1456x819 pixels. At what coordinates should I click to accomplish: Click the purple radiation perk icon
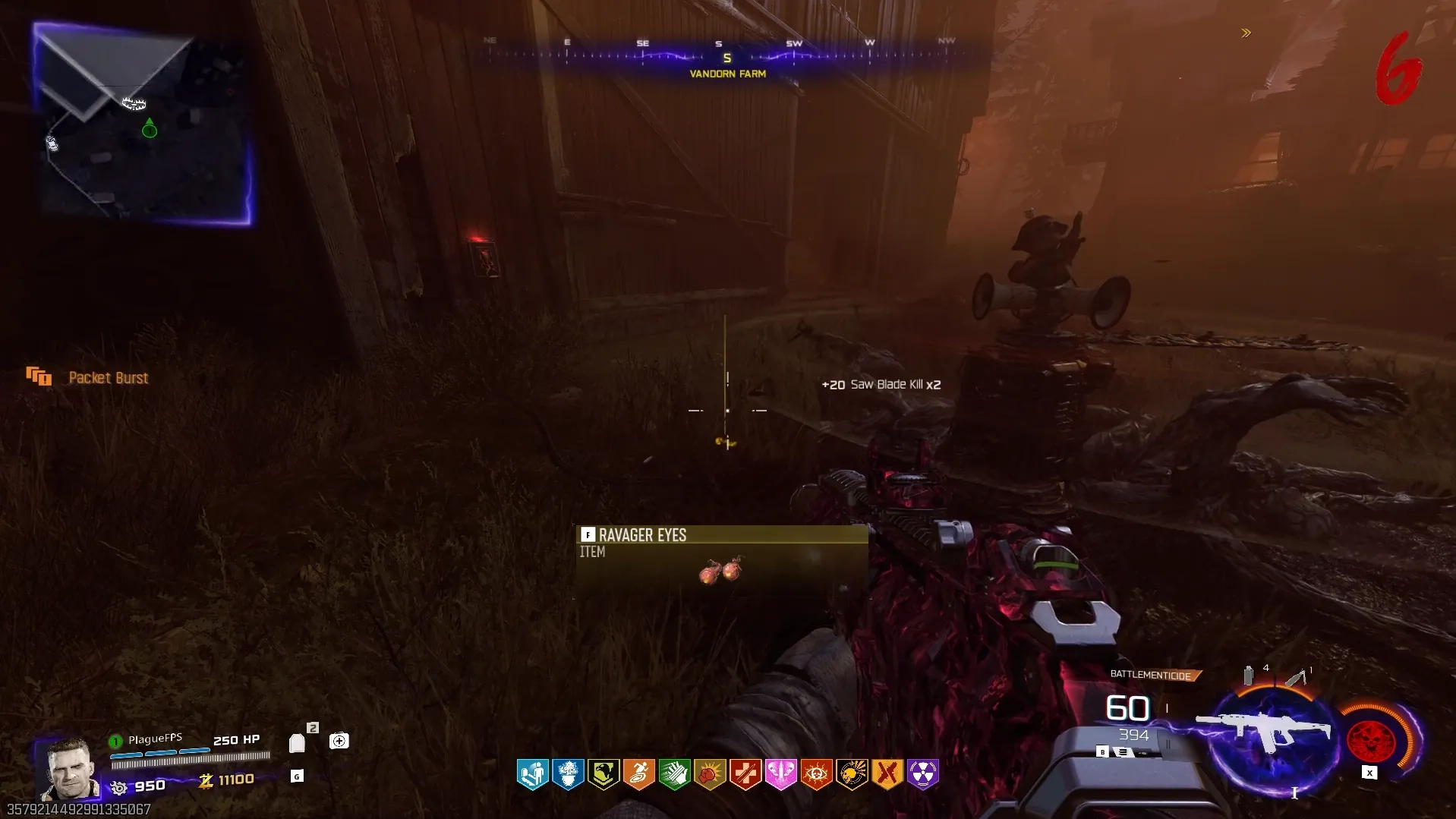(922, 774)
